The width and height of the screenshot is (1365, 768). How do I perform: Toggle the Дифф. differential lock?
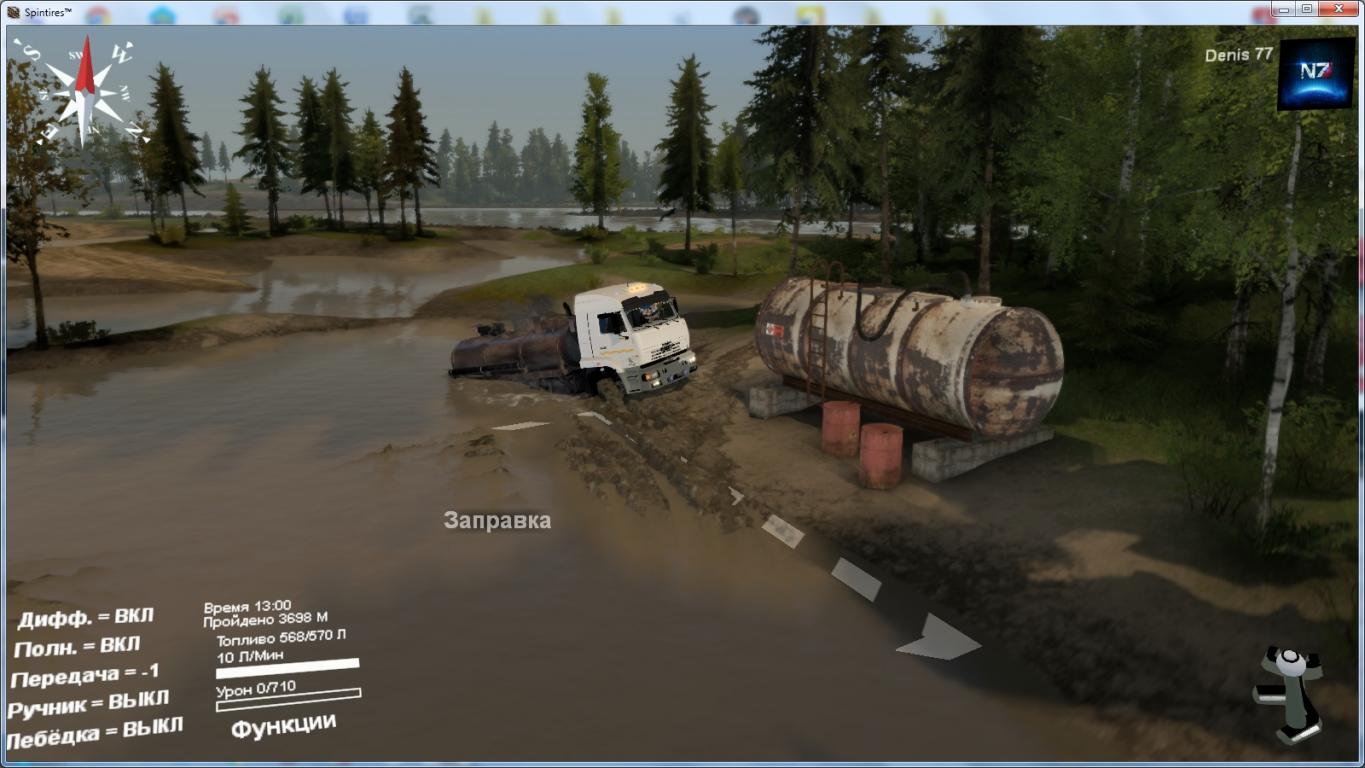[86, 617]
